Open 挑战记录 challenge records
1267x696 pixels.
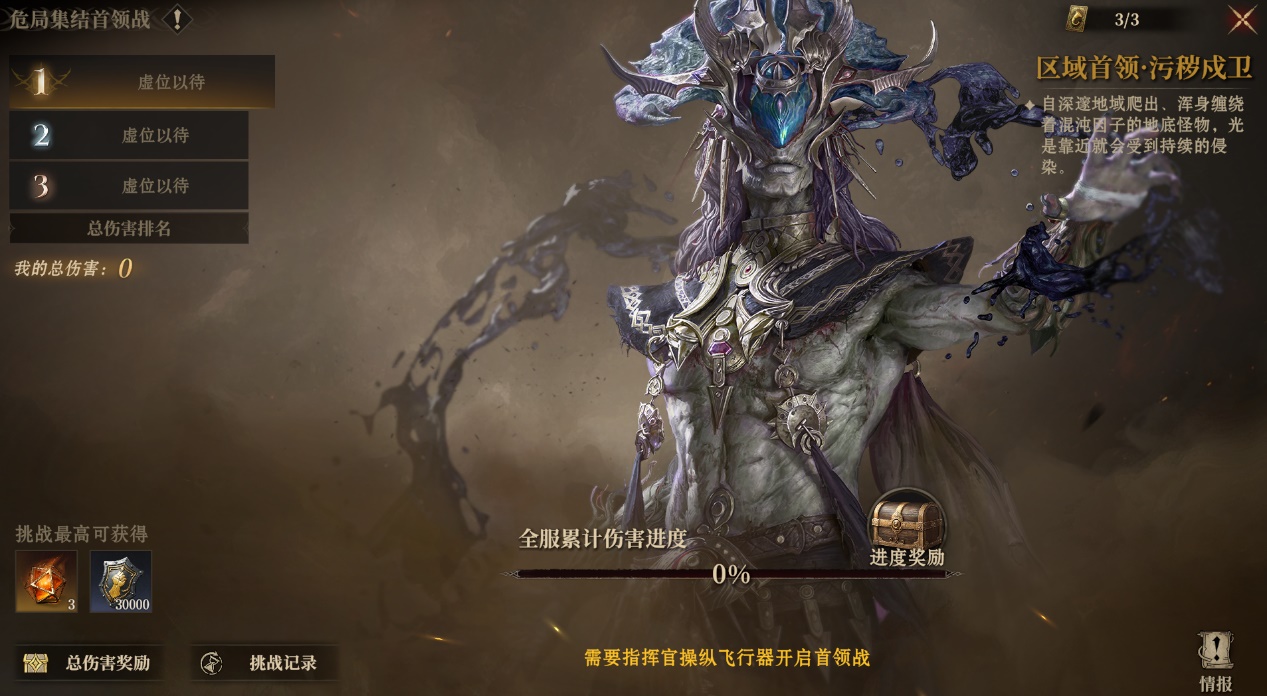point(264,662)
